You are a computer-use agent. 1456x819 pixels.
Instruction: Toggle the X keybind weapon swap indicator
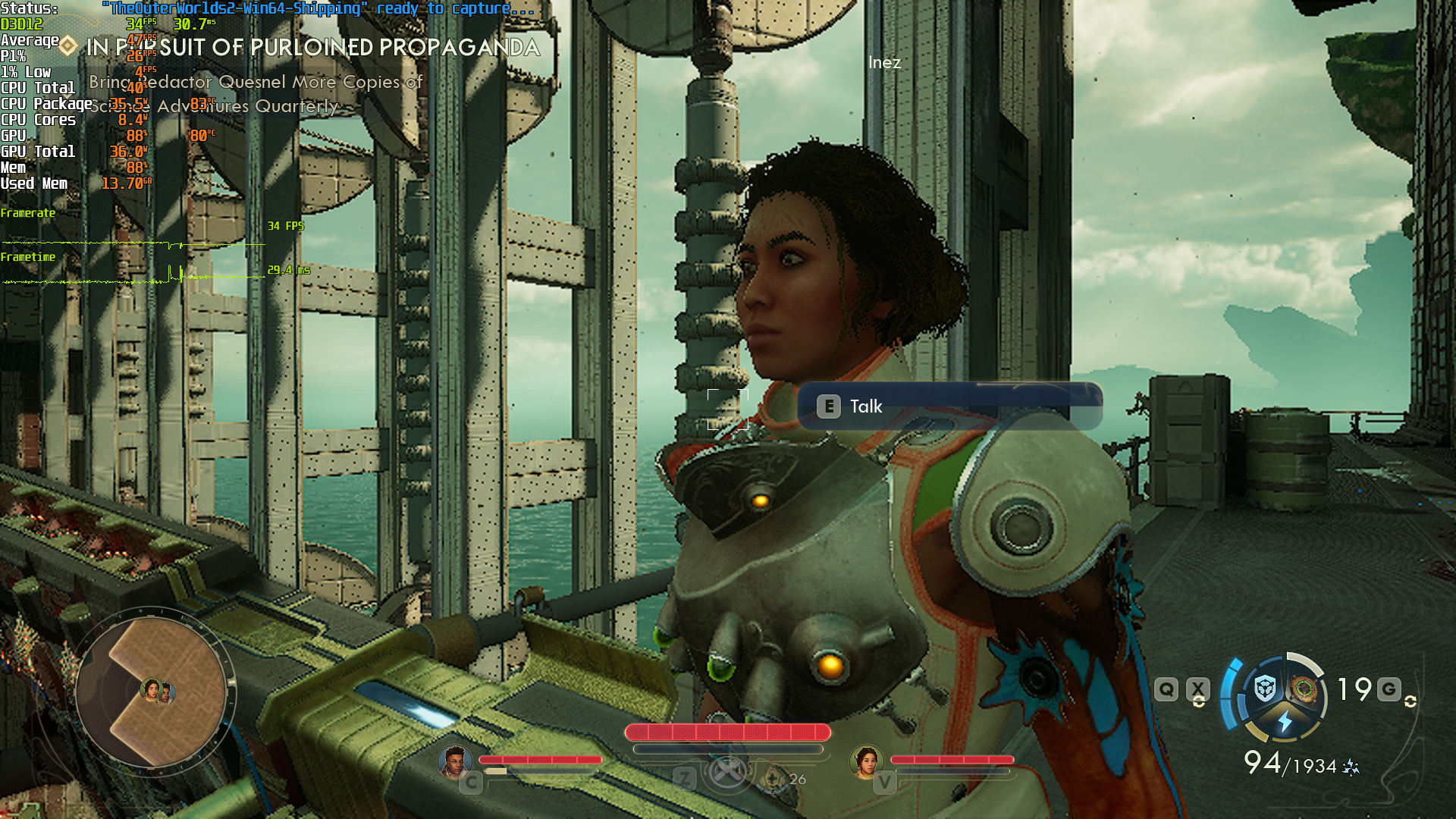point(1198,689)
